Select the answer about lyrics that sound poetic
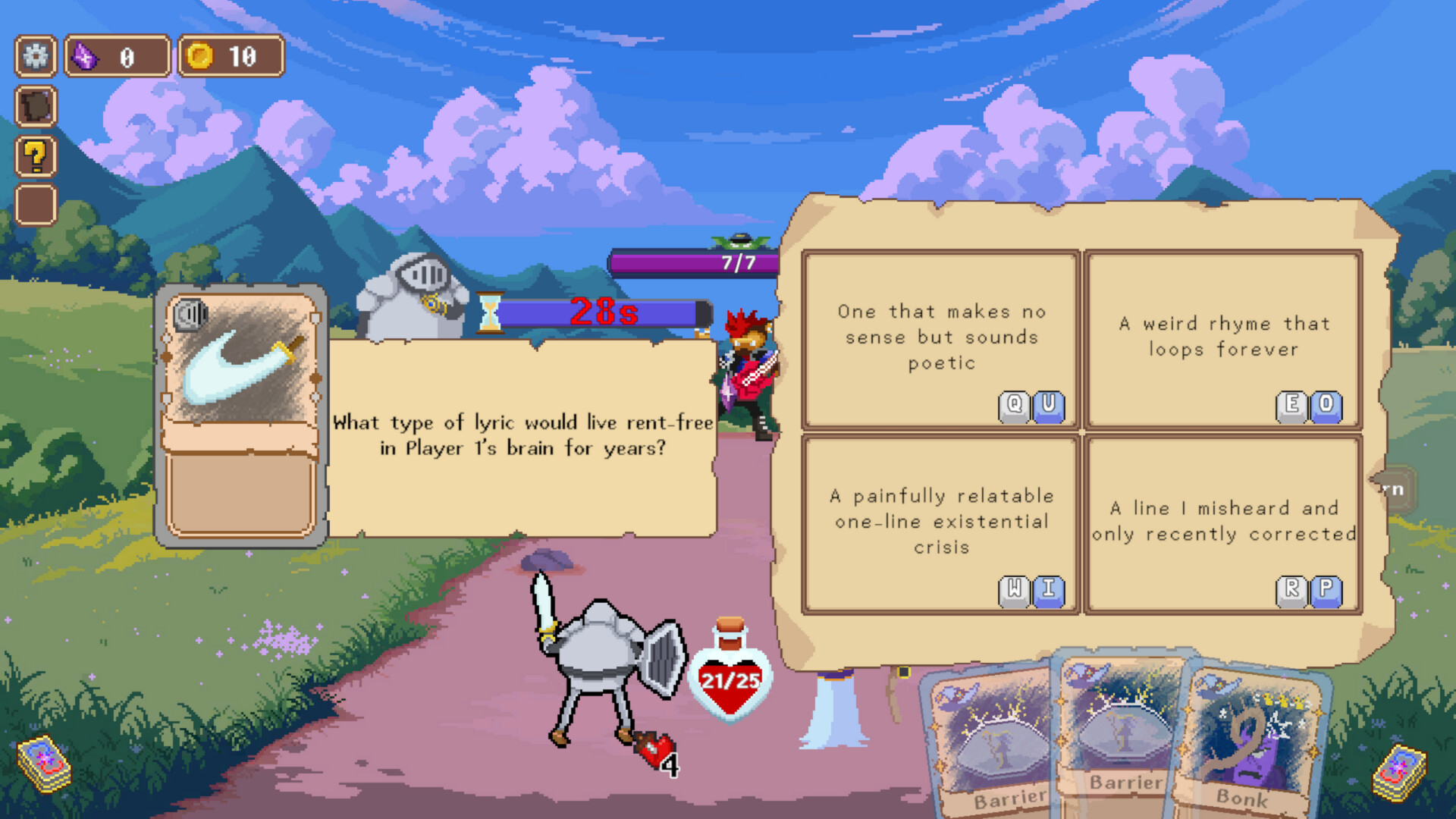 (x=940, y=337)
